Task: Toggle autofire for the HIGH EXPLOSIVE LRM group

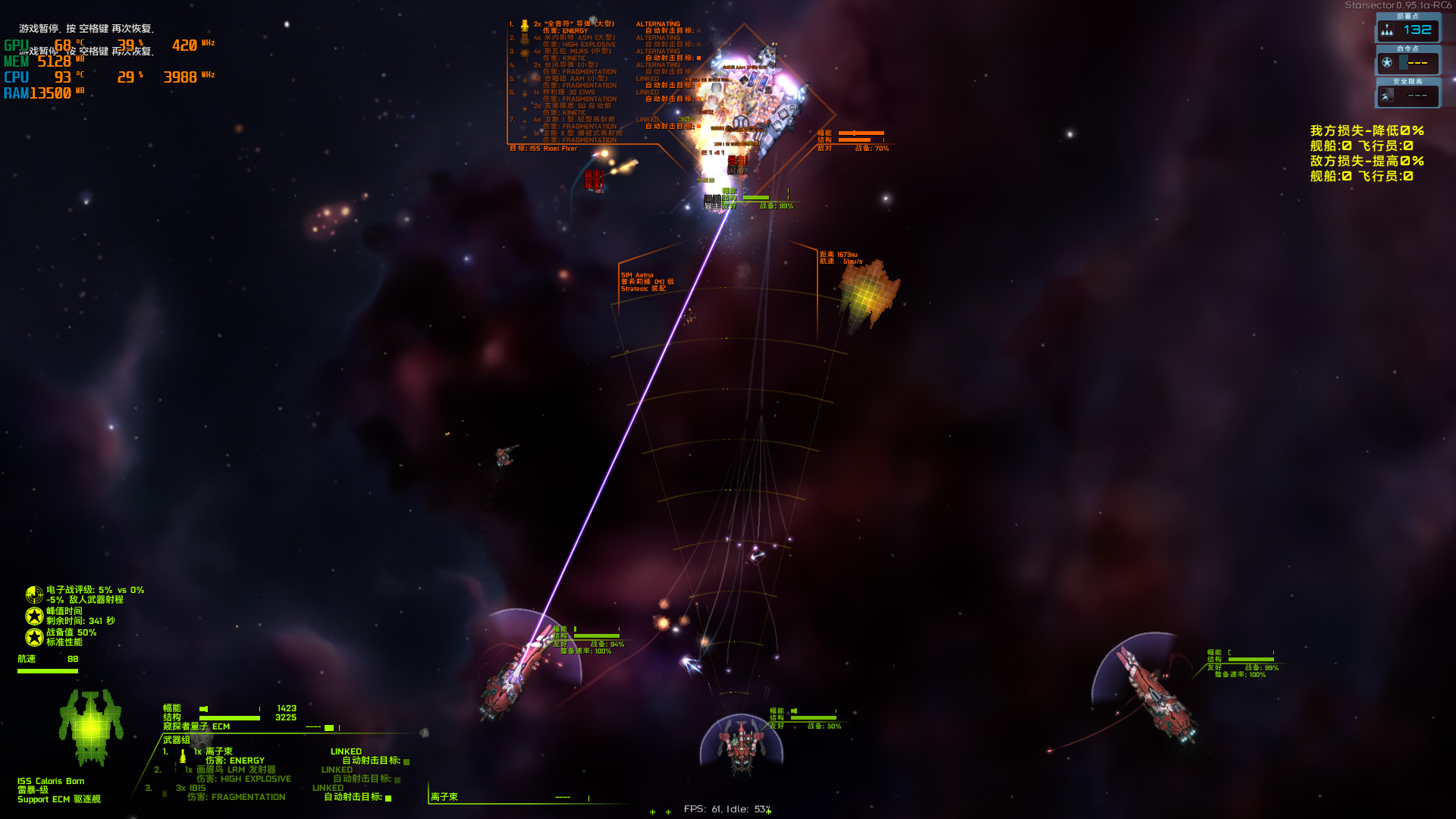Action: pos(397,780)
